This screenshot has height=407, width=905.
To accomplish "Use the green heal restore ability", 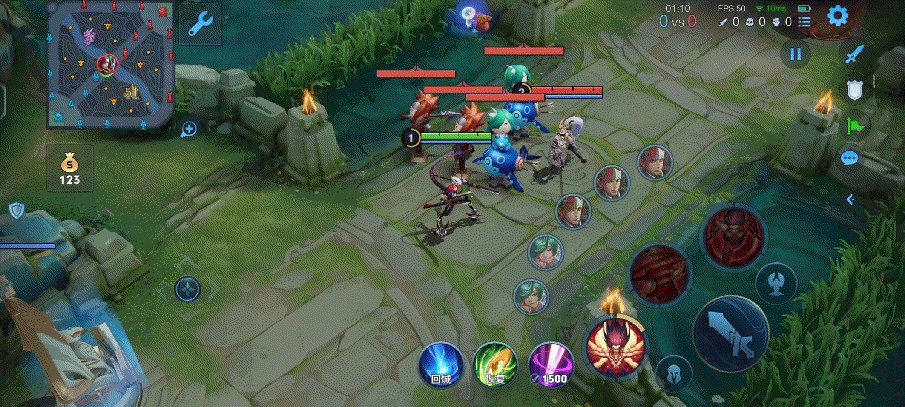I will coord(493,364).
